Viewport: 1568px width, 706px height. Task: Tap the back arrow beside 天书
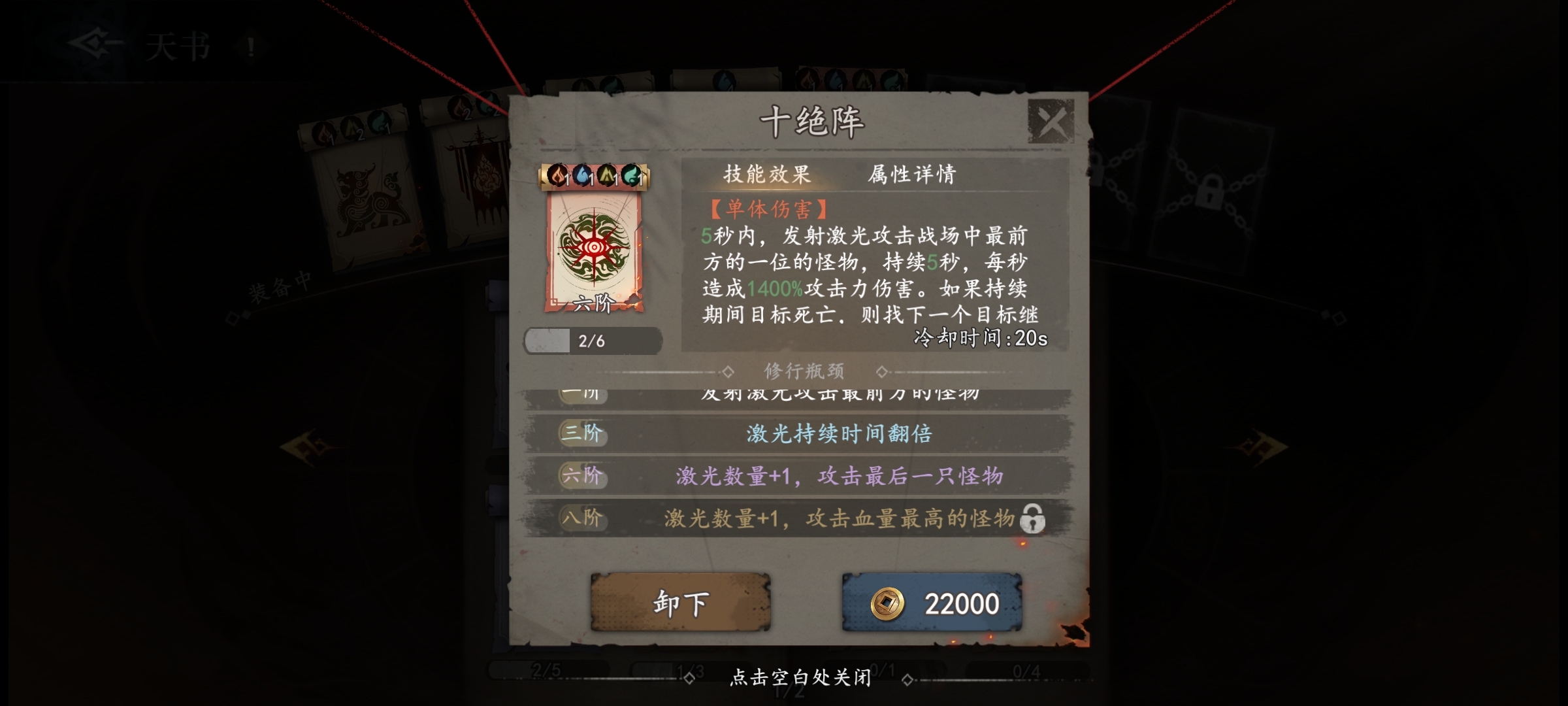[91, 41]
